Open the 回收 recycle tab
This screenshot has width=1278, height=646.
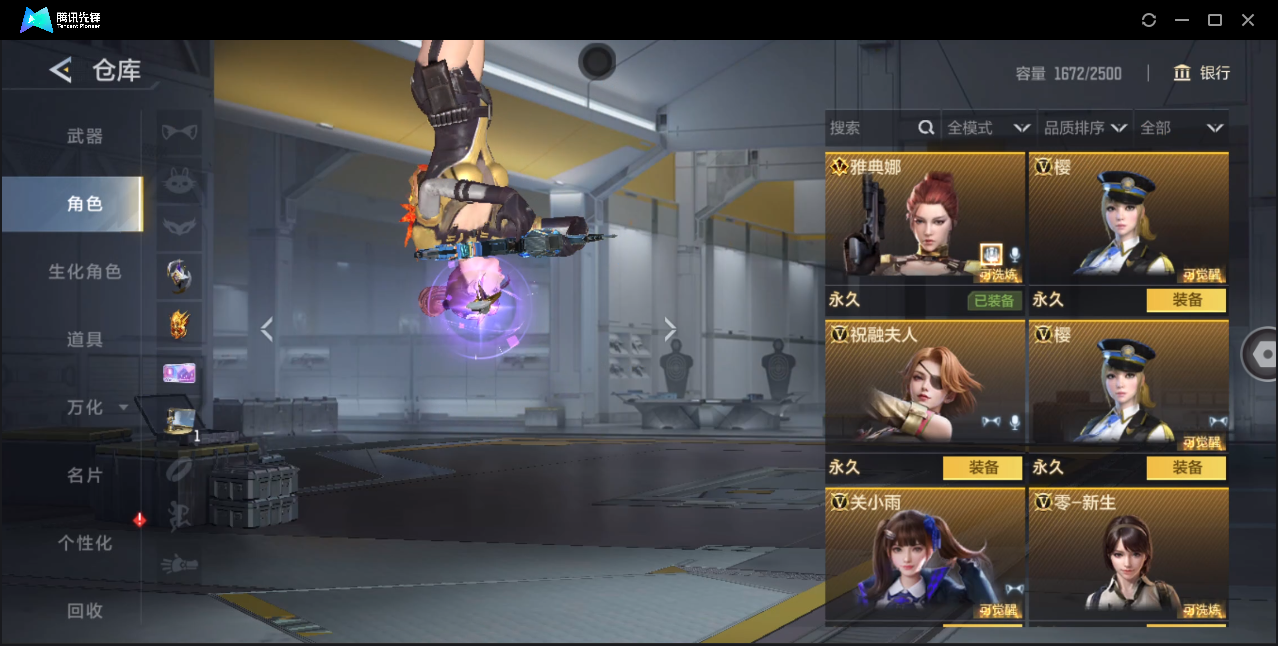[84, 611]
